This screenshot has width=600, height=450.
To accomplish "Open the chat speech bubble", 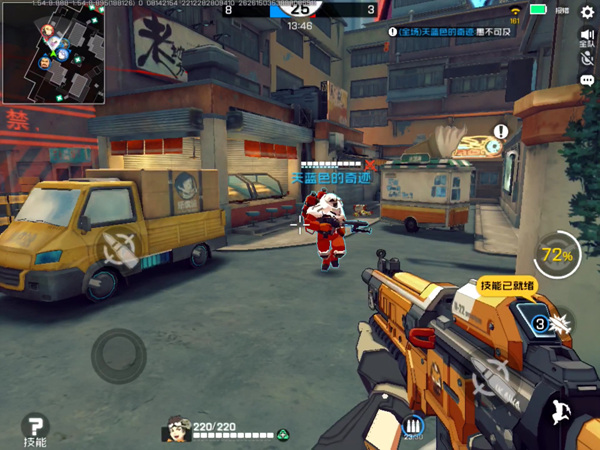I will click(x=587, y=79).
